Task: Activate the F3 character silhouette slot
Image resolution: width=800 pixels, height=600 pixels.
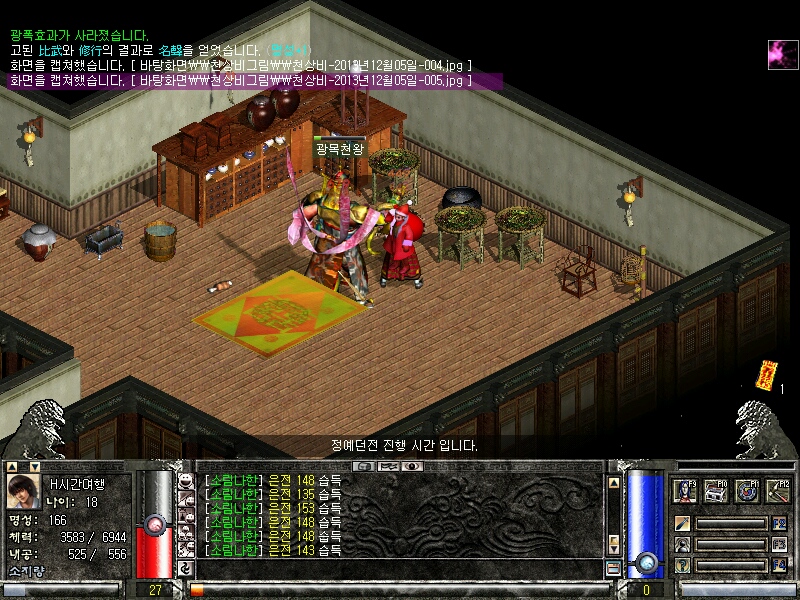Action: (x=682, y=545)
